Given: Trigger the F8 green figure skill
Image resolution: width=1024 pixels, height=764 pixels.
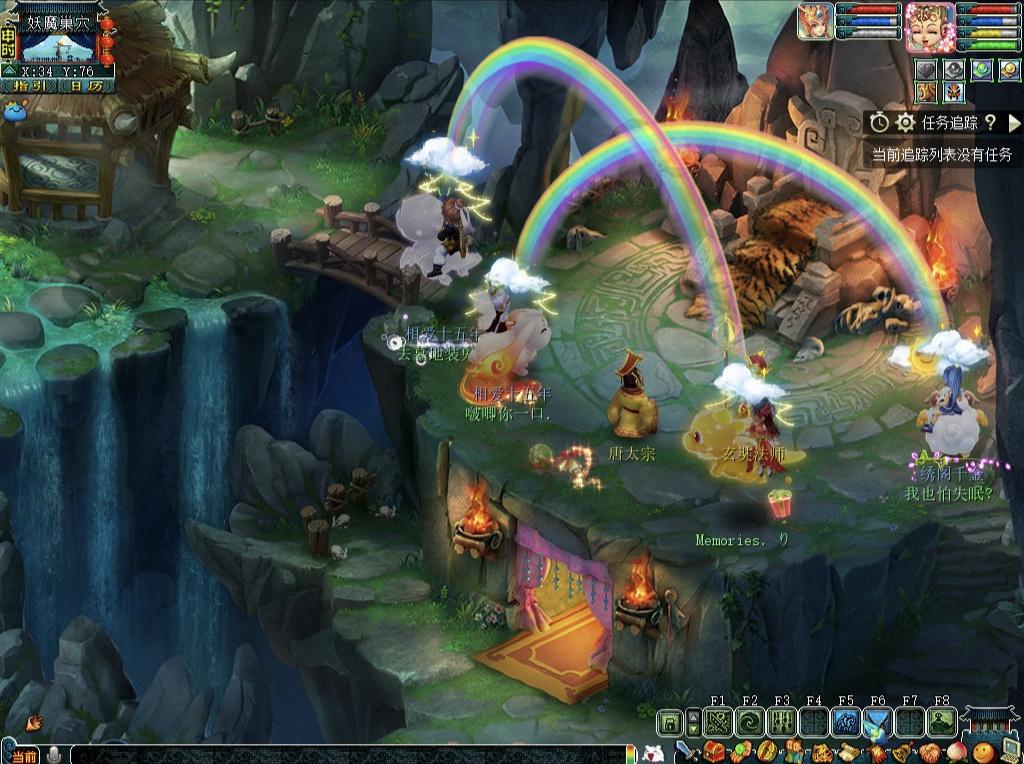Looking at the screenshot, I should point(941,722).
